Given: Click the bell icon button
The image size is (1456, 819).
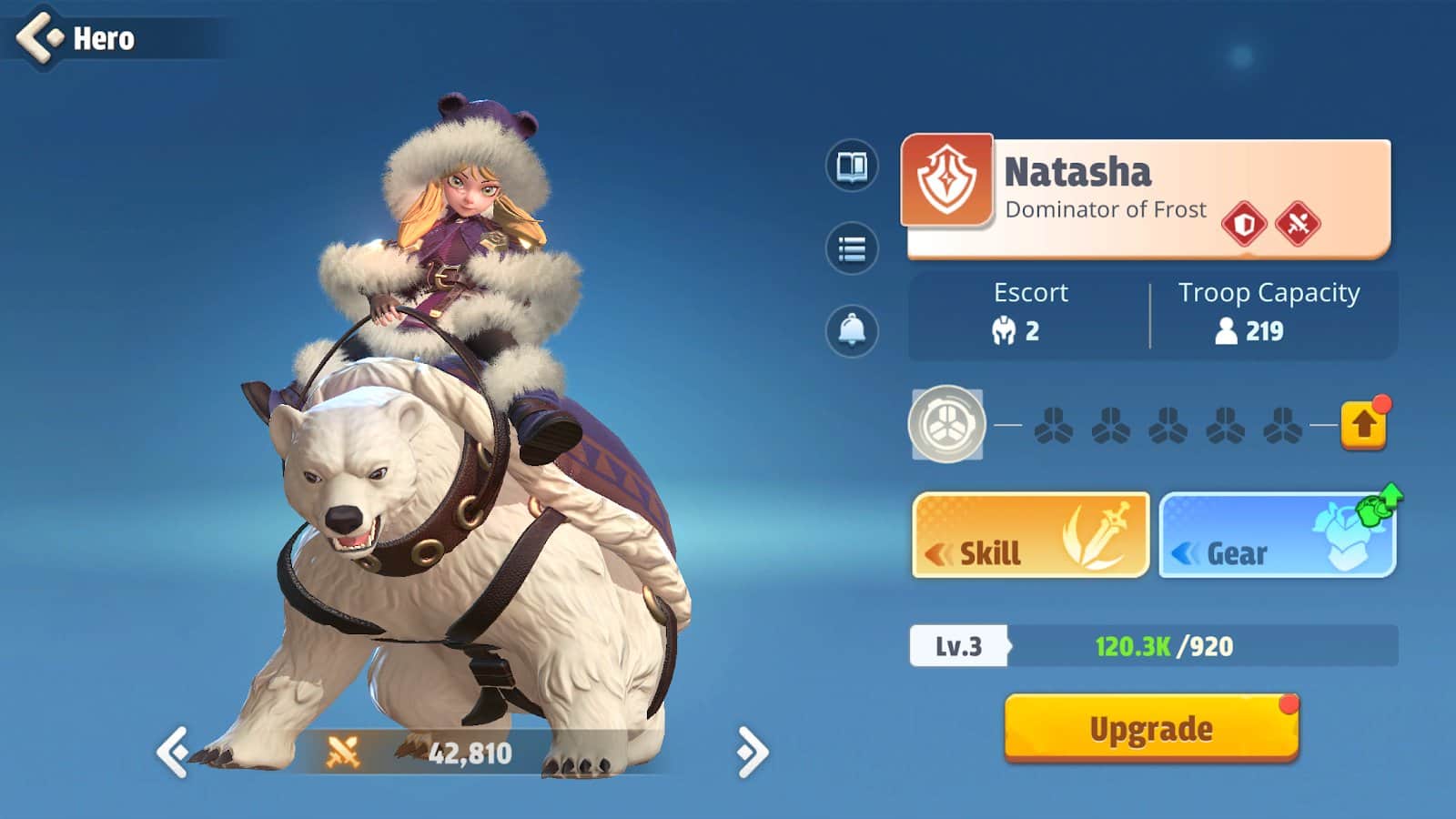Looking at the screenshot, I should tap(852, 329).
